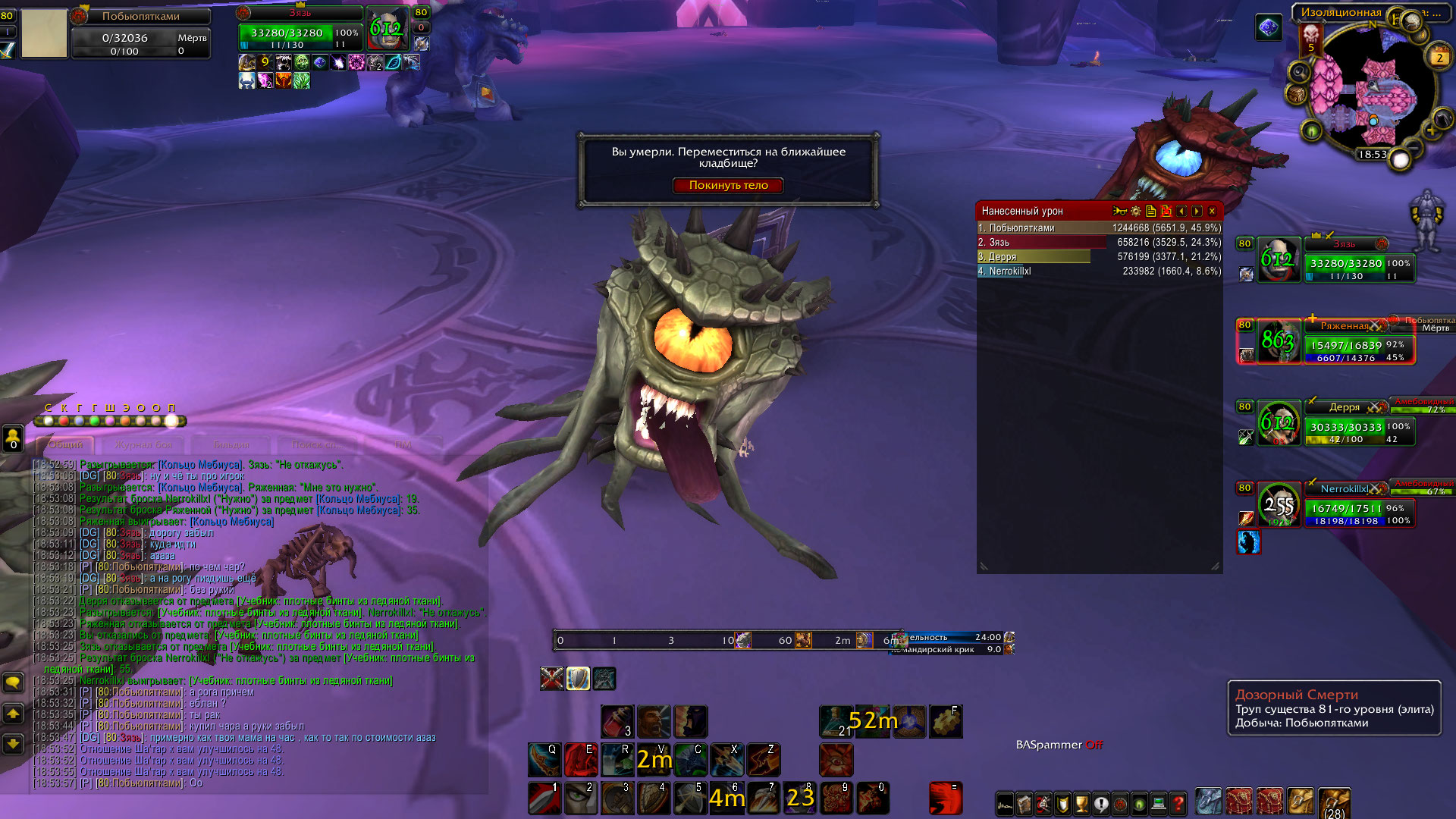The width and height of the screenshot is (1456, 819).
Task: Toggle the minimap tracking magnifier button
Action: click(x=1299, y=72)
